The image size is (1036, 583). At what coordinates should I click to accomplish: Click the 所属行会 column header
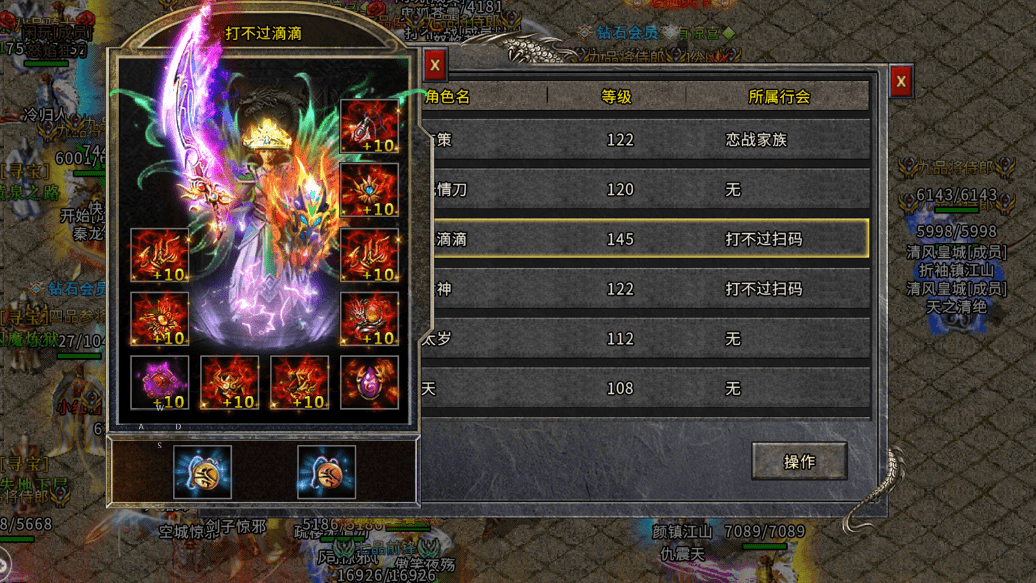coord(779,97)
